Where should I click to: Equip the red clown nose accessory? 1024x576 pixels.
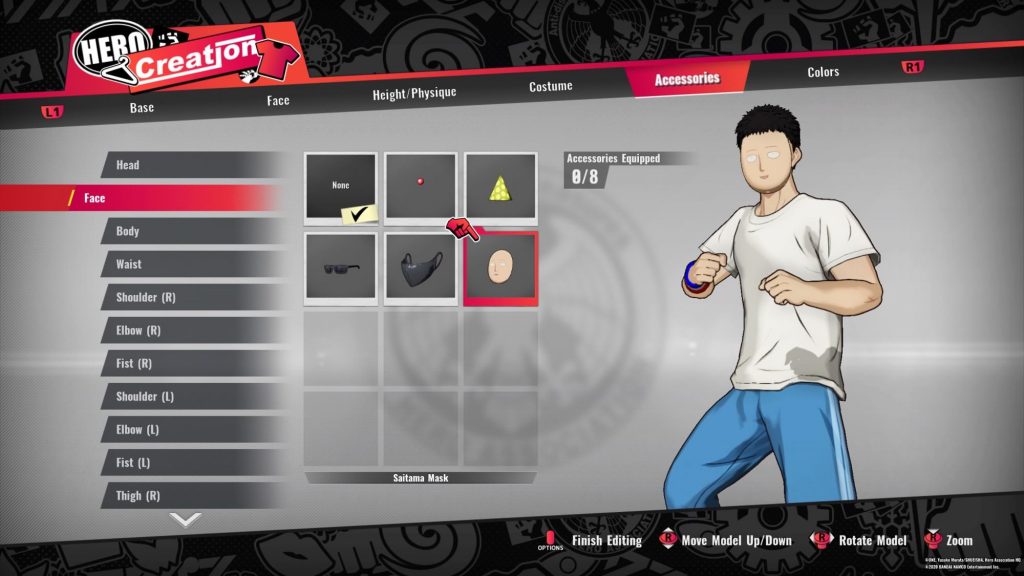coord(421,187)
